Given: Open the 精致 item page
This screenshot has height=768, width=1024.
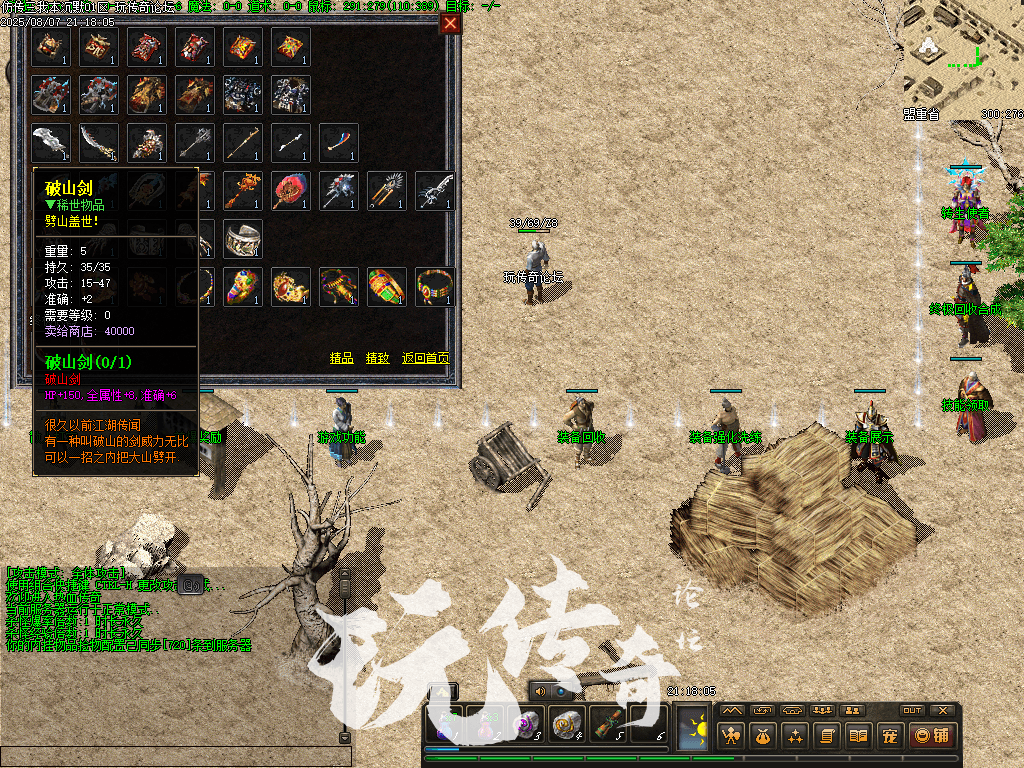Looking at the screenshot, I should click(377, 358).
